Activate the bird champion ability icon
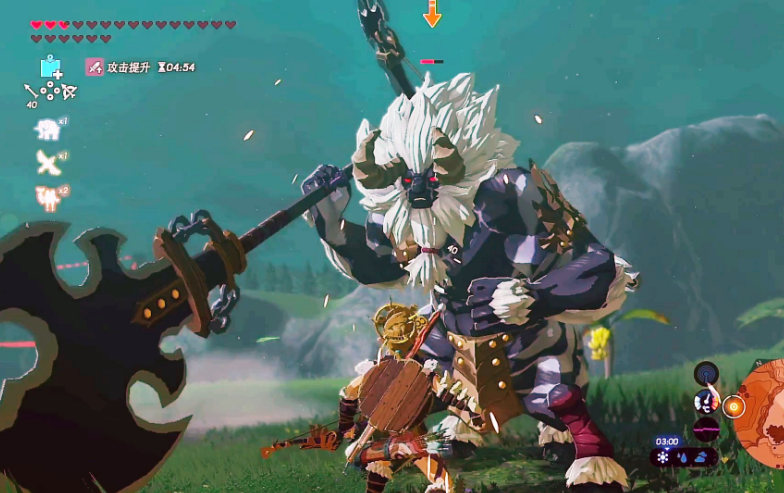This screenshot has width=784, height=493. [47, 162]
